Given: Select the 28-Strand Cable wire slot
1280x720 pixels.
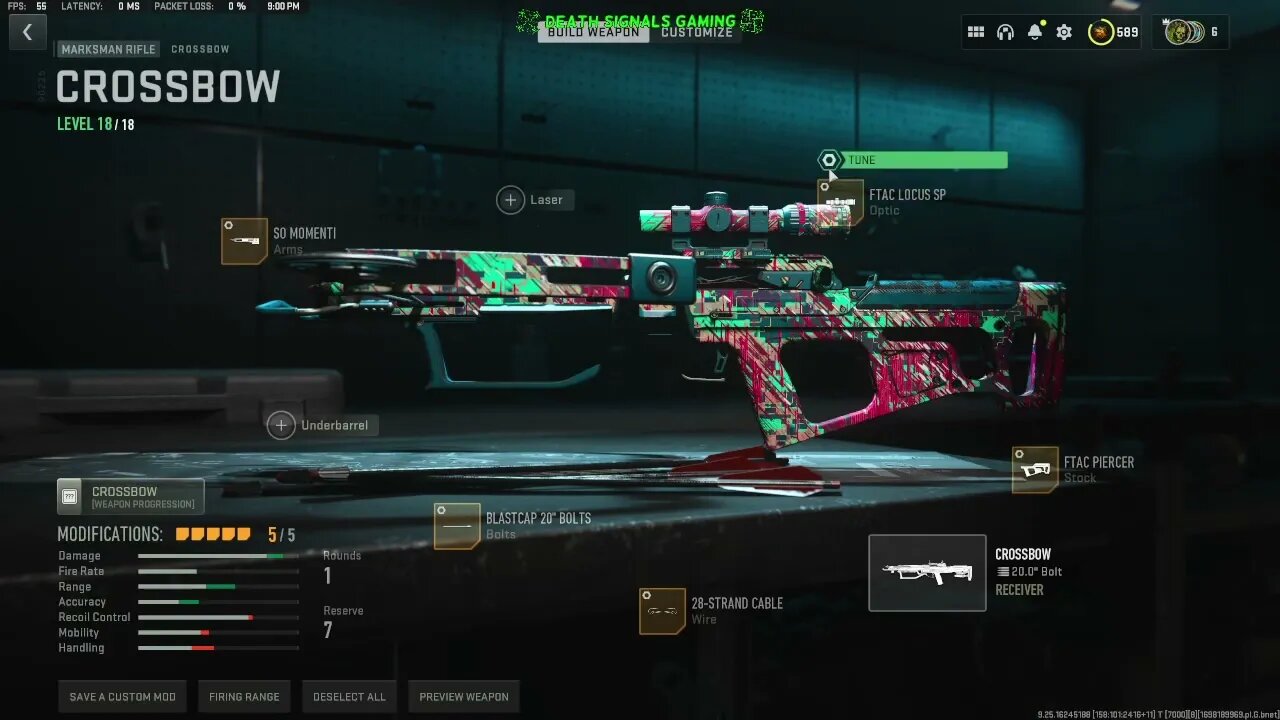Looking at the screenshot, I should 662,611.
